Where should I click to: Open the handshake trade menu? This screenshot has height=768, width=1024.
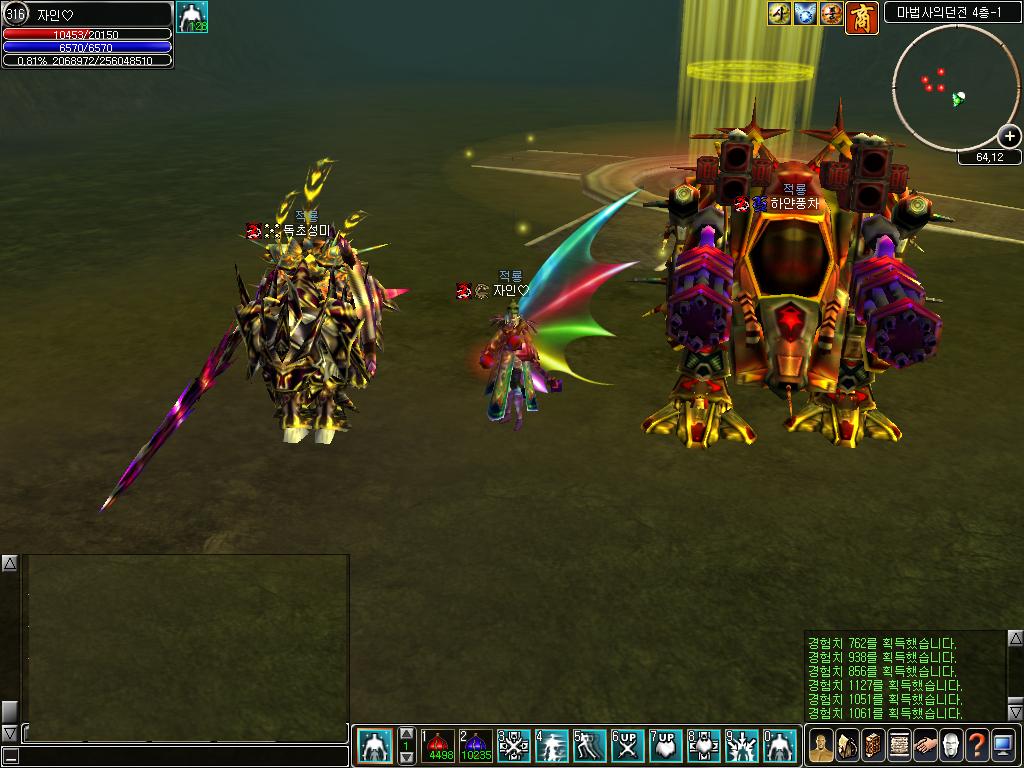coord(924,745)
